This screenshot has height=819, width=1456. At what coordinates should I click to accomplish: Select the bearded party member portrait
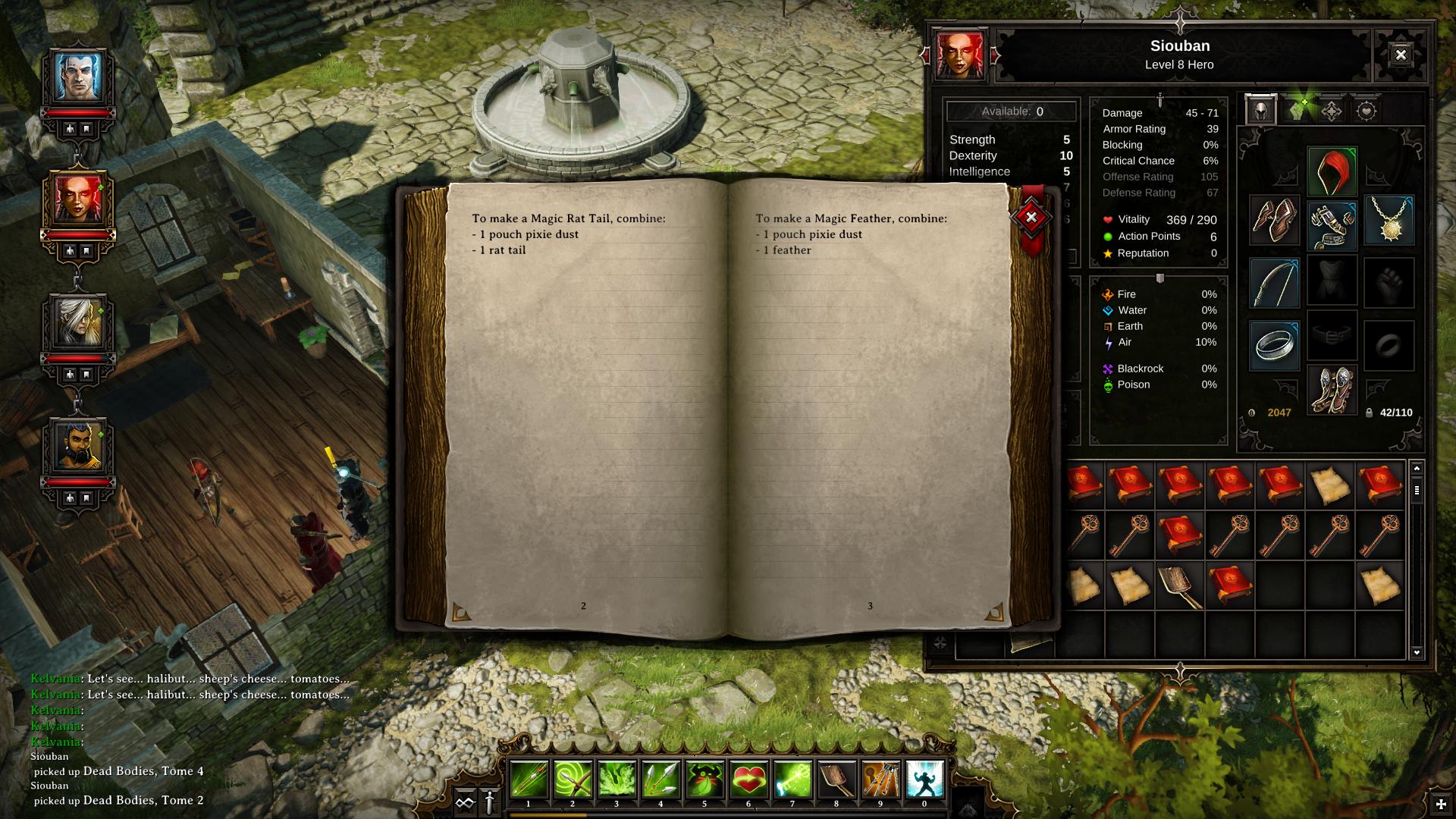pos(77,446)
